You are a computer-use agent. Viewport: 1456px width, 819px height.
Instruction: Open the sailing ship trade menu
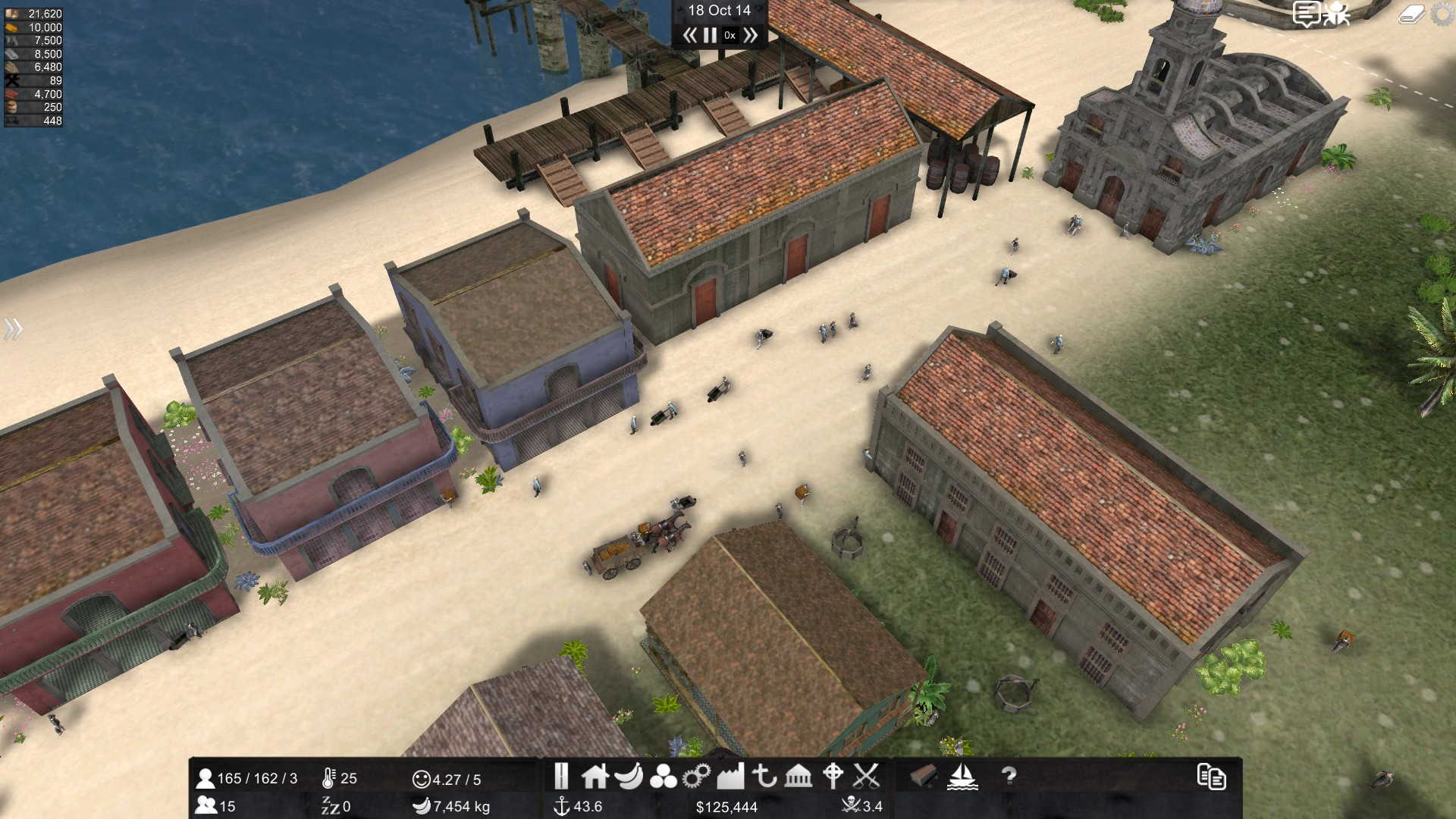[962, 776]
